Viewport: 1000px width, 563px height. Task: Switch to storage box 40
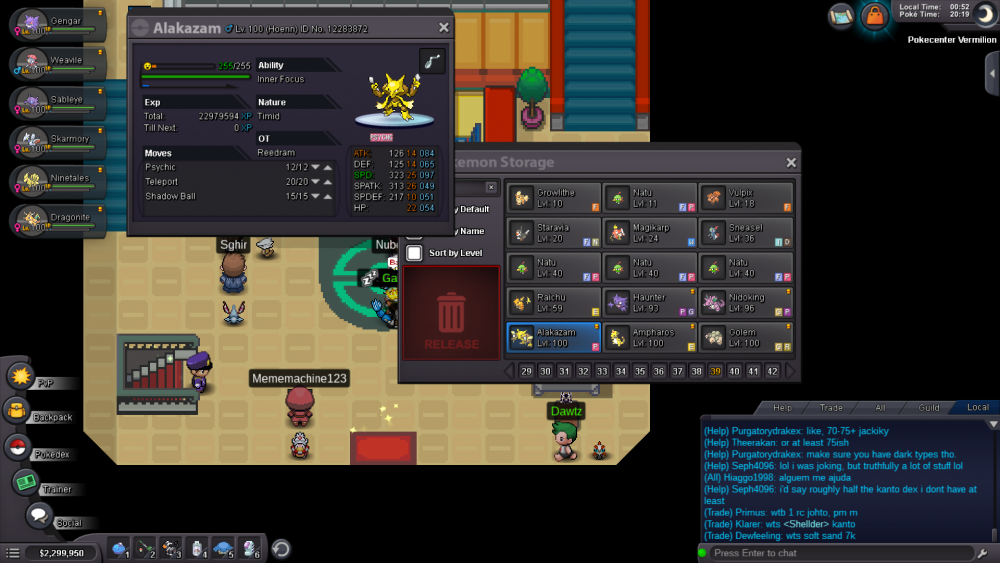click(735, 371)
